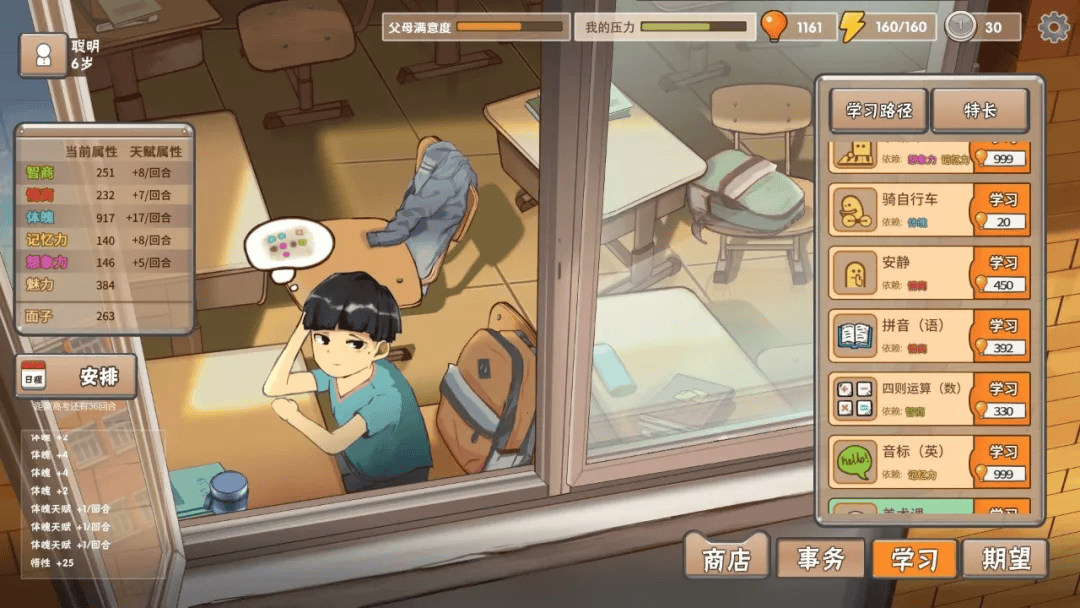This screenshot has height=608, width=1080.
Task: Open the 事务 panel
Action: click(820, 558)
